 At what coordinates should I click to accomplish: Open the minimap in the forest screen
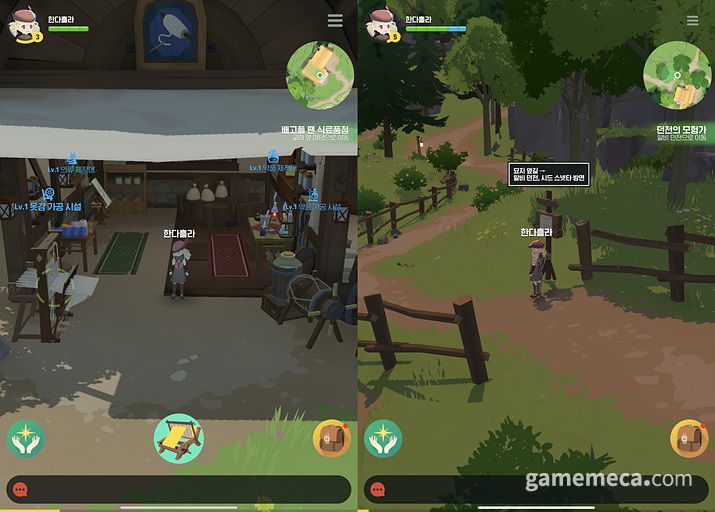tap(677, 74)
